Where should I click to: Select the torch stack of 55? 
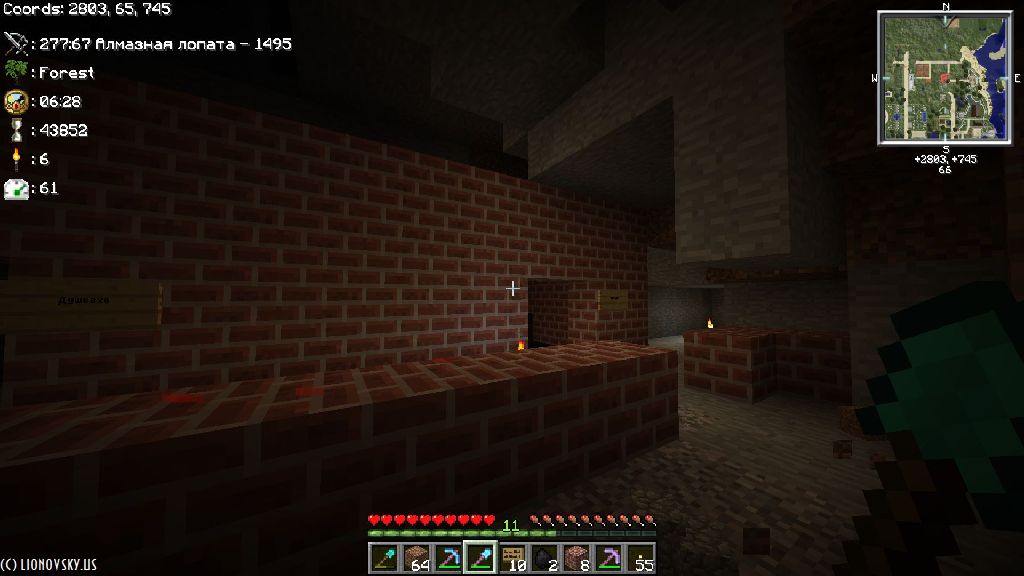pyautogui.click(x=641, y=558)
